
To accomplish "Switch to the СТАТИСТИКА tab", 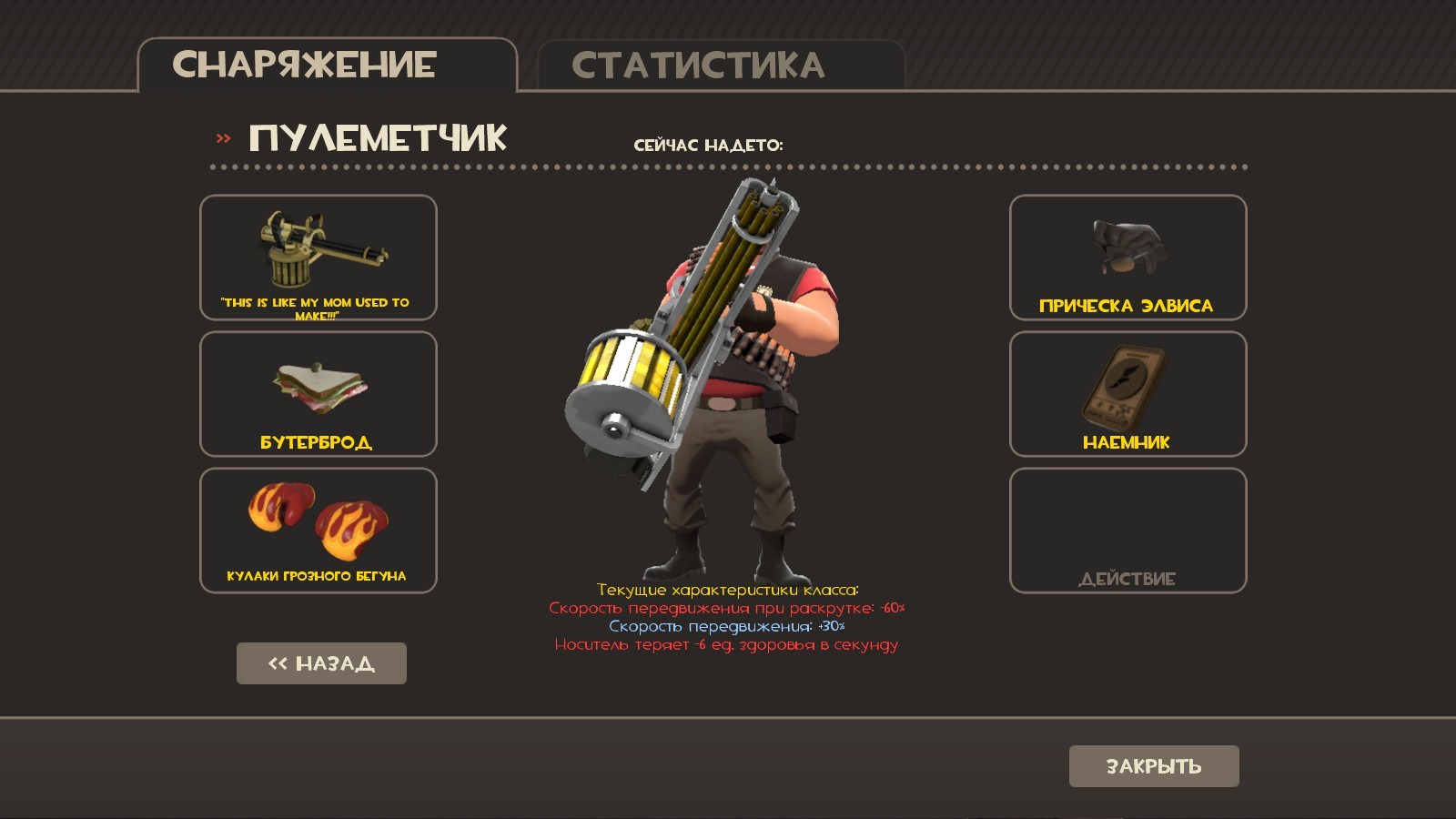I will click(x=697, y=62).
